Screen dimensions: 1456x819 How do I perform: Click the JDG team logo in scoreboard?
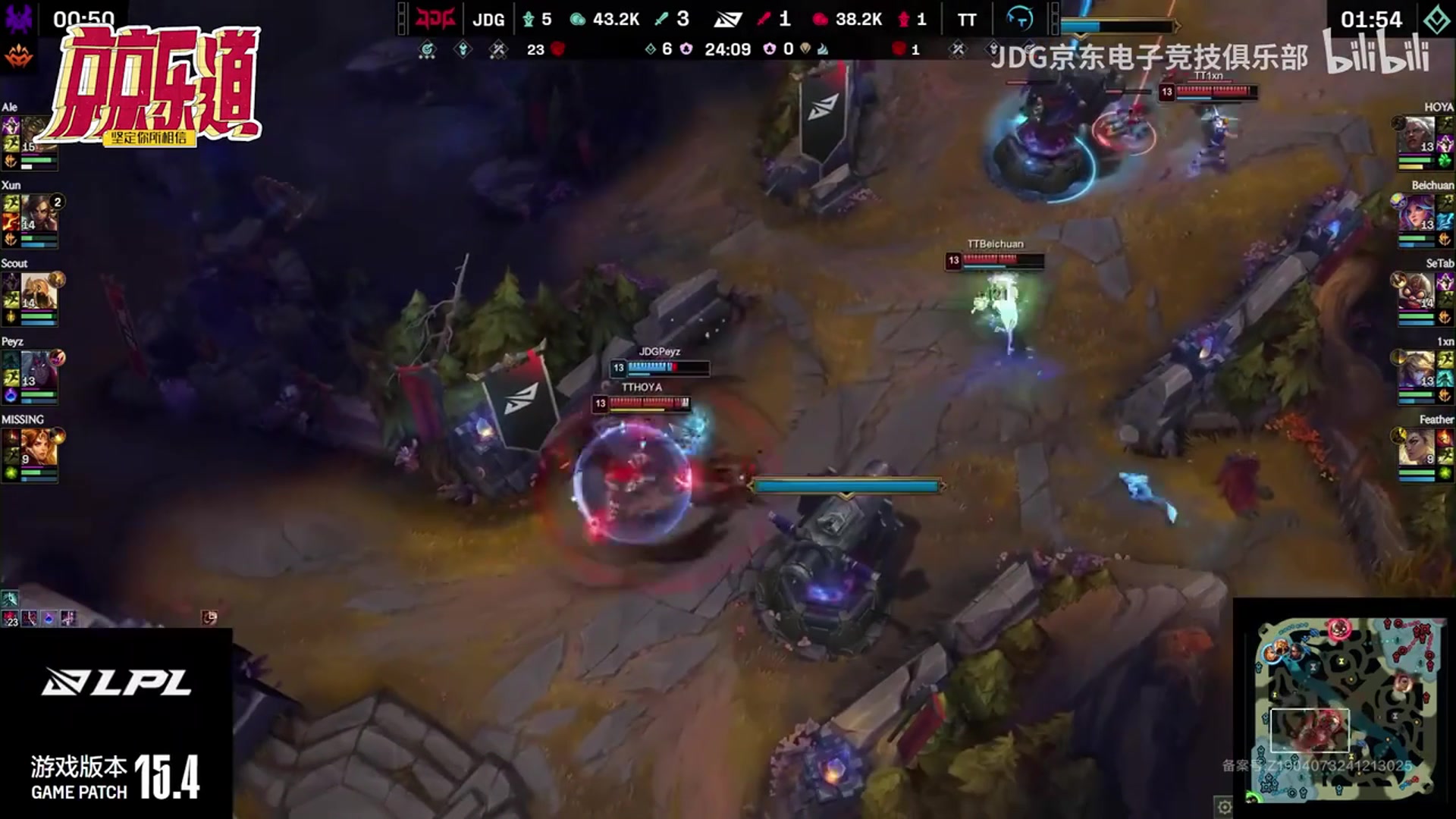(x=436, y=19)
